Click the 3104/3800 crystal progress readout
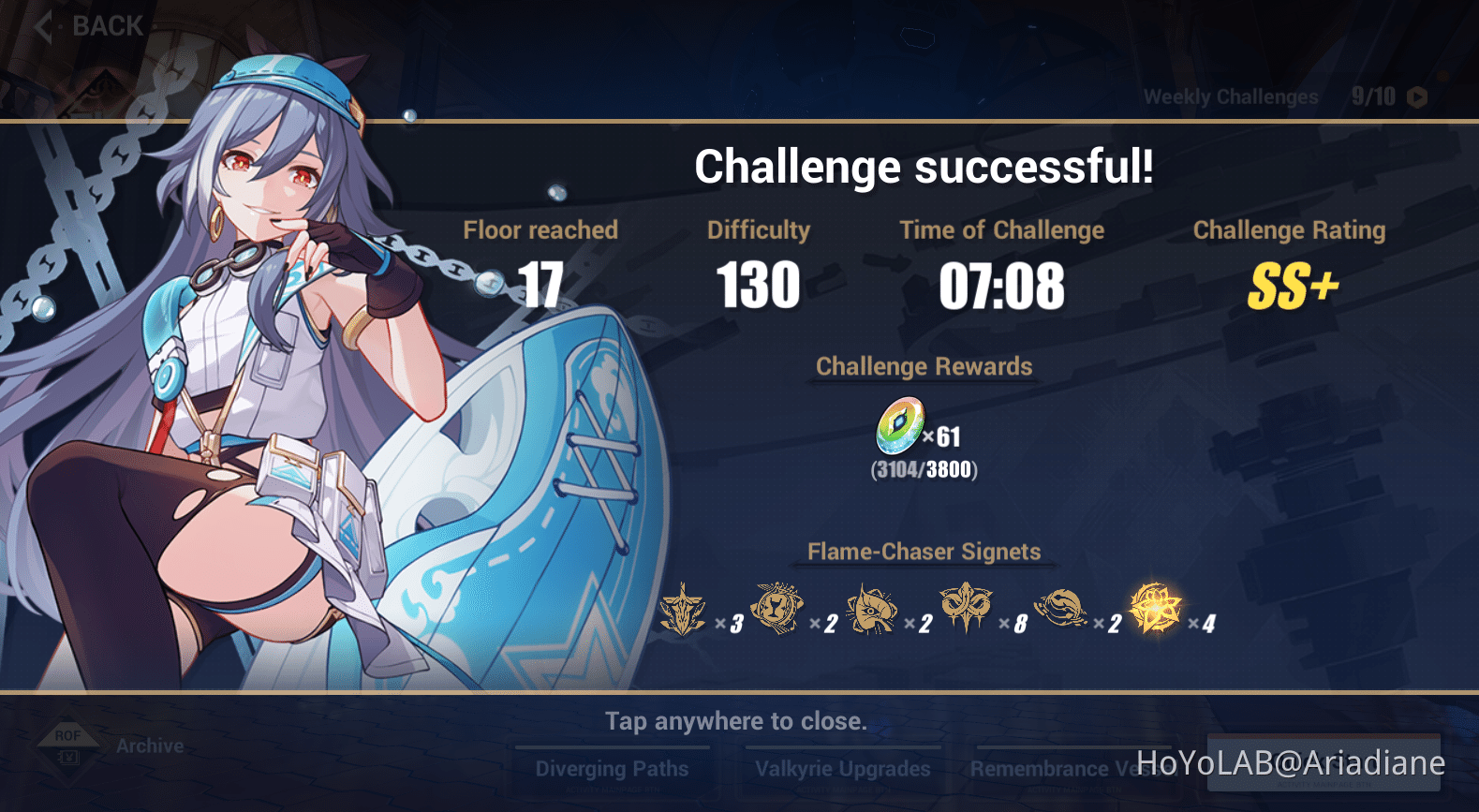The height and width of the screenshot is (812, 1479). (924, 471)
